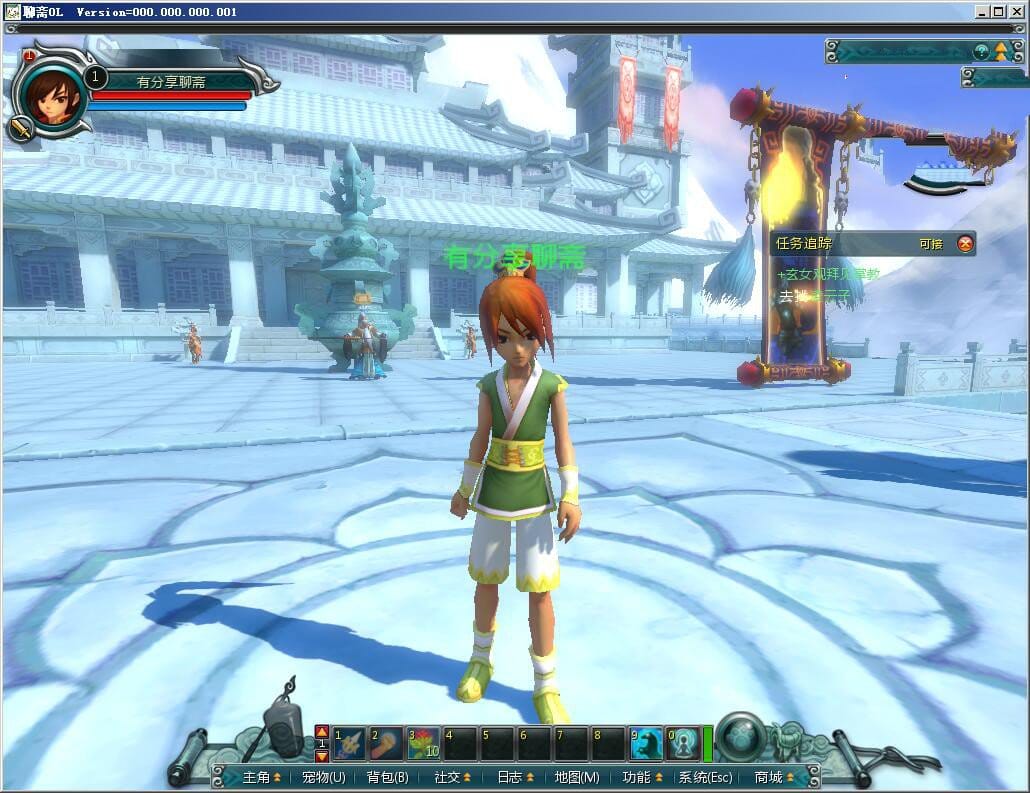Activate the sword skill in hotbar slot 1
Viewport: 1030px width, 793px height.
[x=349, y=743]
